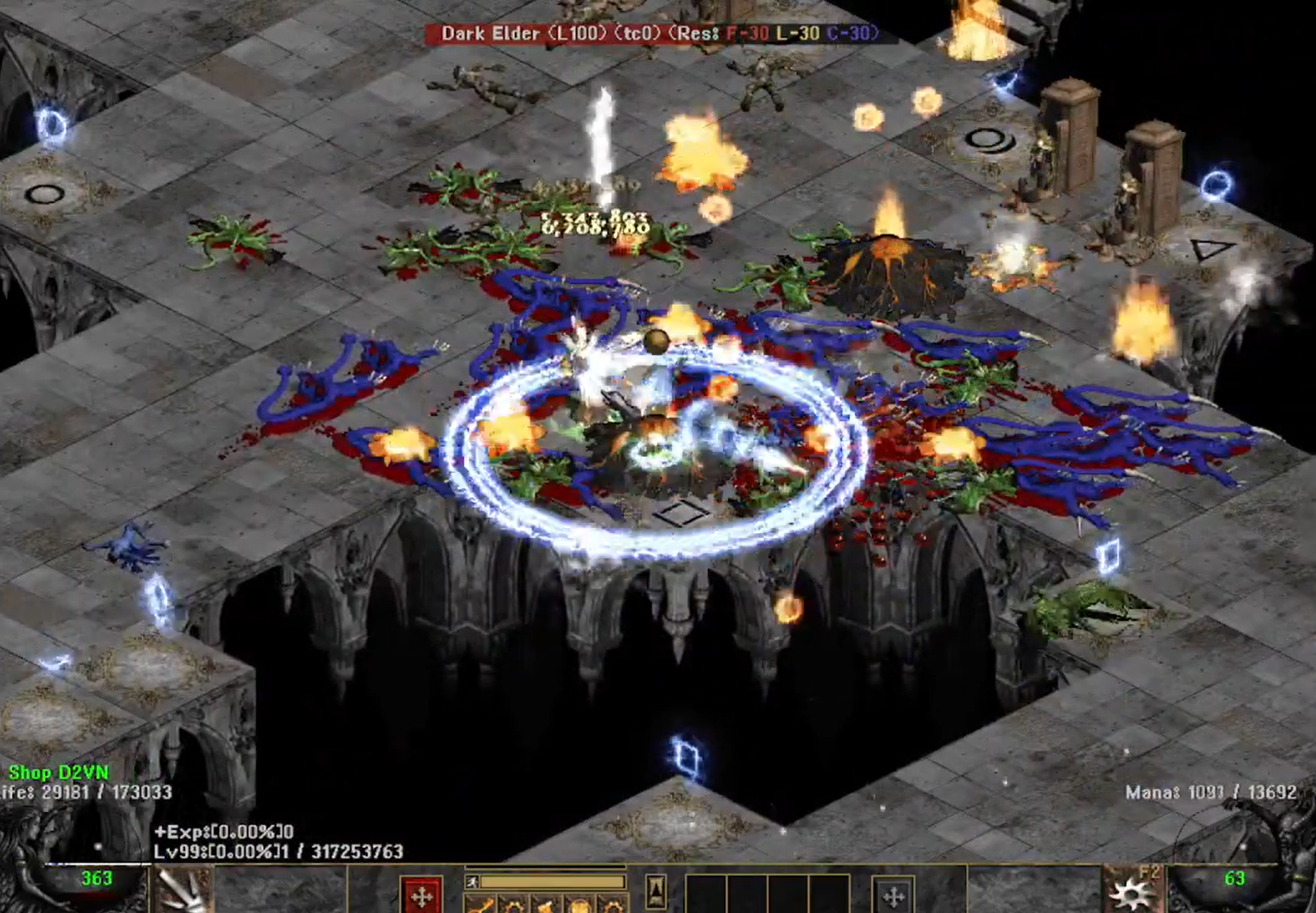Viewport: 1316px width, 913px height.
Task: Open the Shop D2VN link
Action: pyautogui.click(x=59, y=771)
